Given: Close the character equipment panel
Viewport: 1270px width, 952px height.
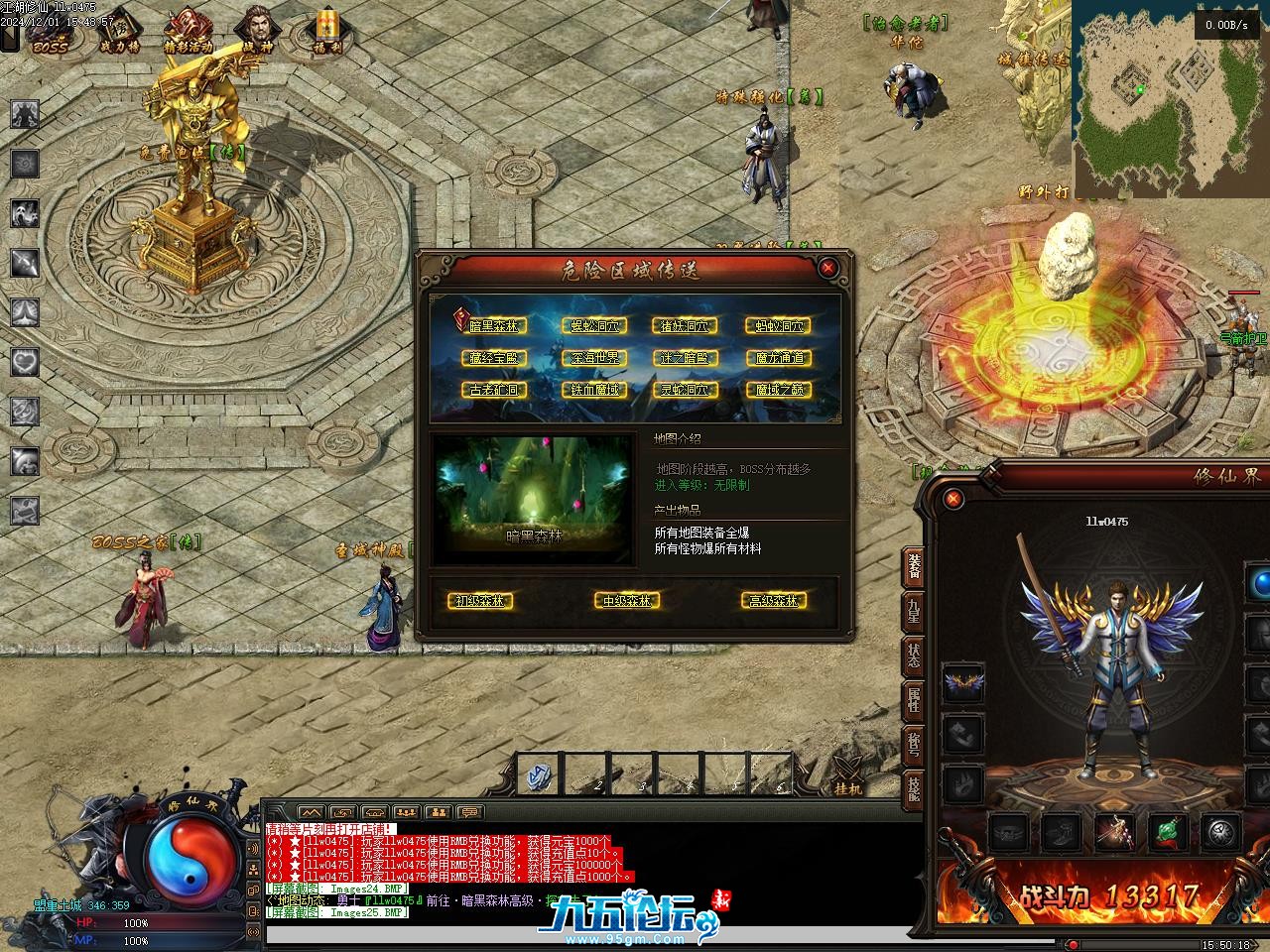Looking at the screenshot, I should [x=954, y=499].
